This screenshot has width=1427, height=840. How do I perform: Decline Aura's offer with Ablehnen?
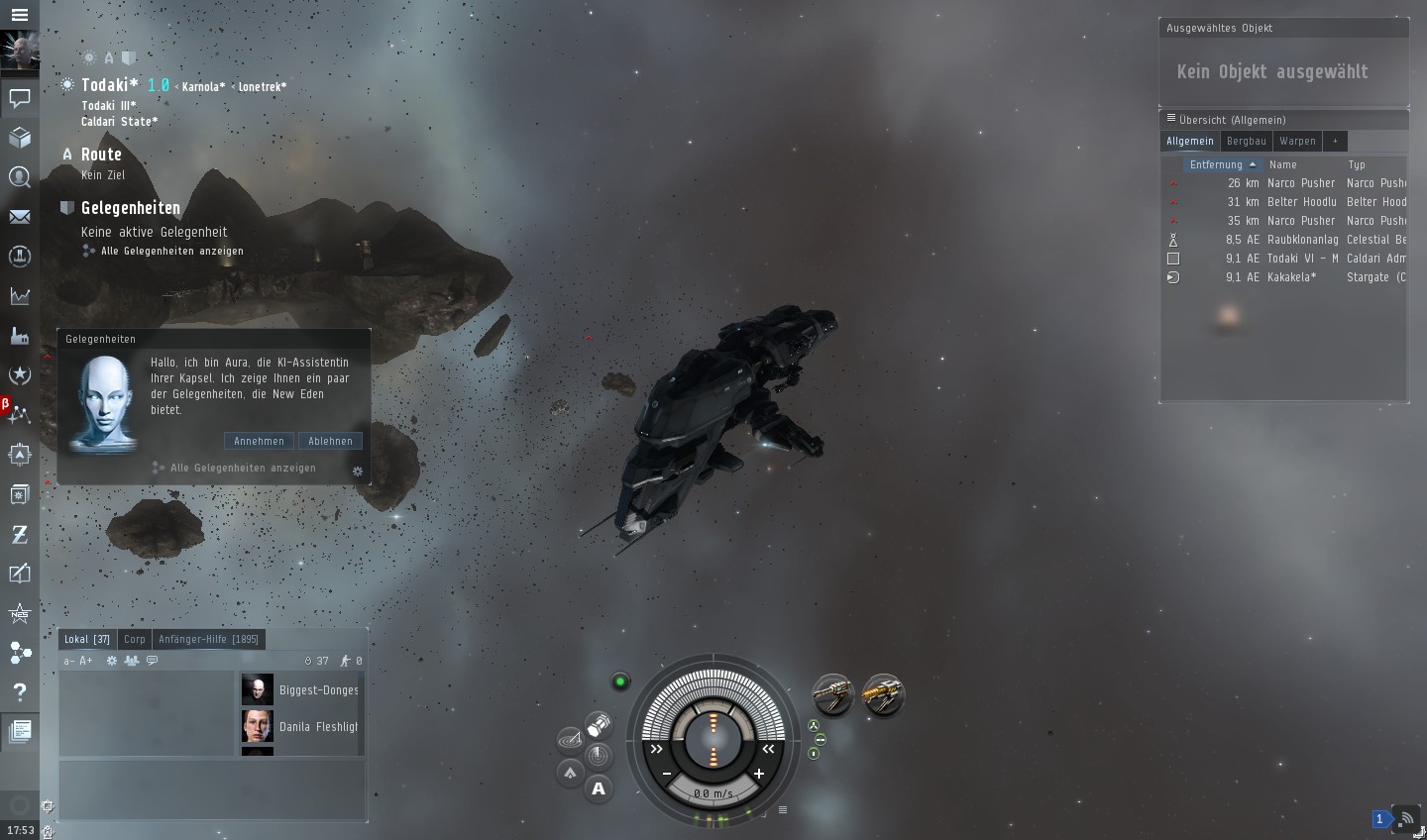pyautogui.click(x=330, y=441)
